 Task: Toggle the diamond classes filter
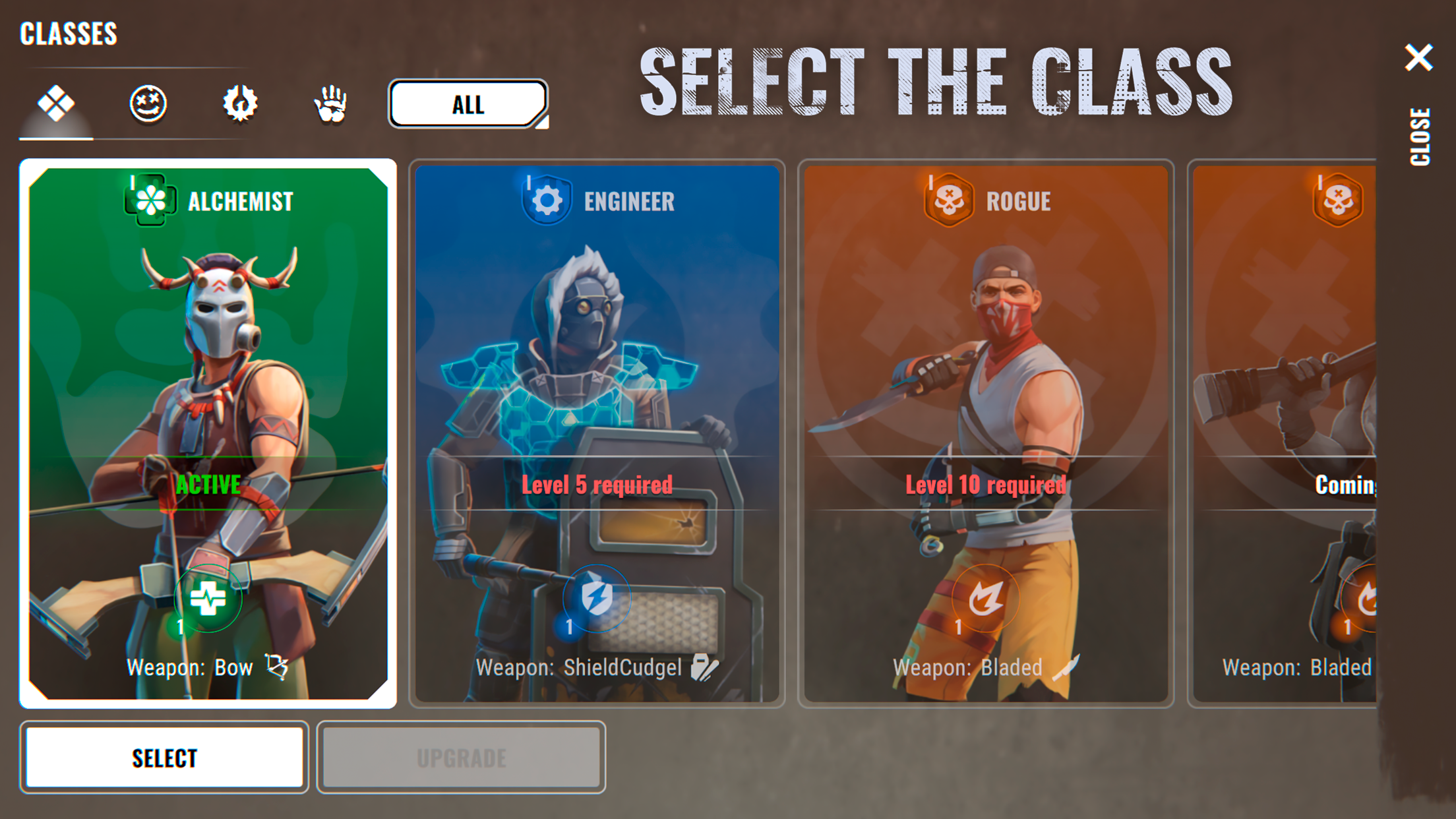coord(57,104)
